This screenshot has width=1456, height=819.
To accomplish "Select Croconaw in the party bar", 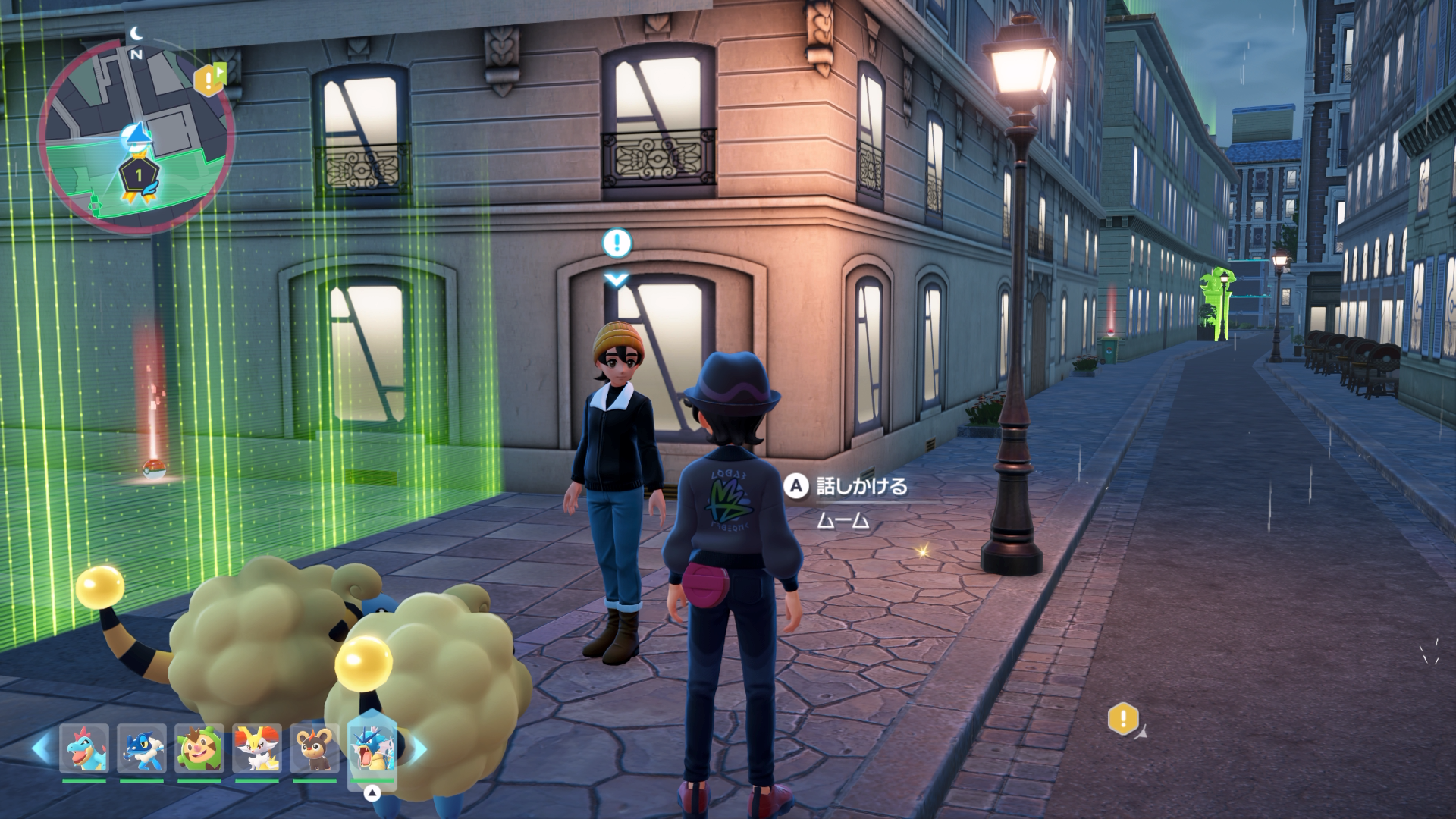I will 84,748.
